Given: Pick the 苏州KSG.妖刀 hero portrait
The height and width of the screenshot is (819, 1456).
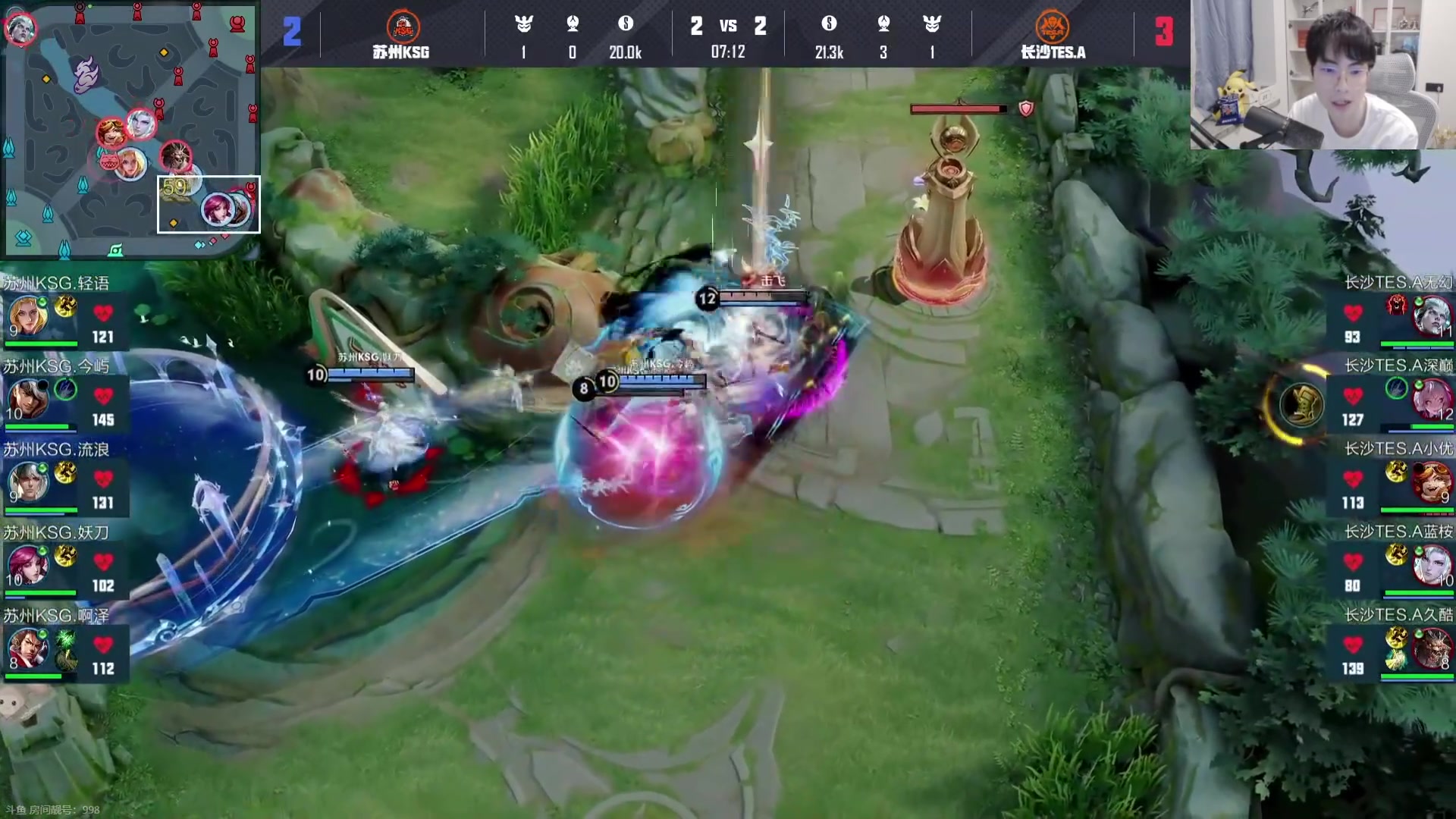Looking at the screenshot, I should [x=27, y=565].
